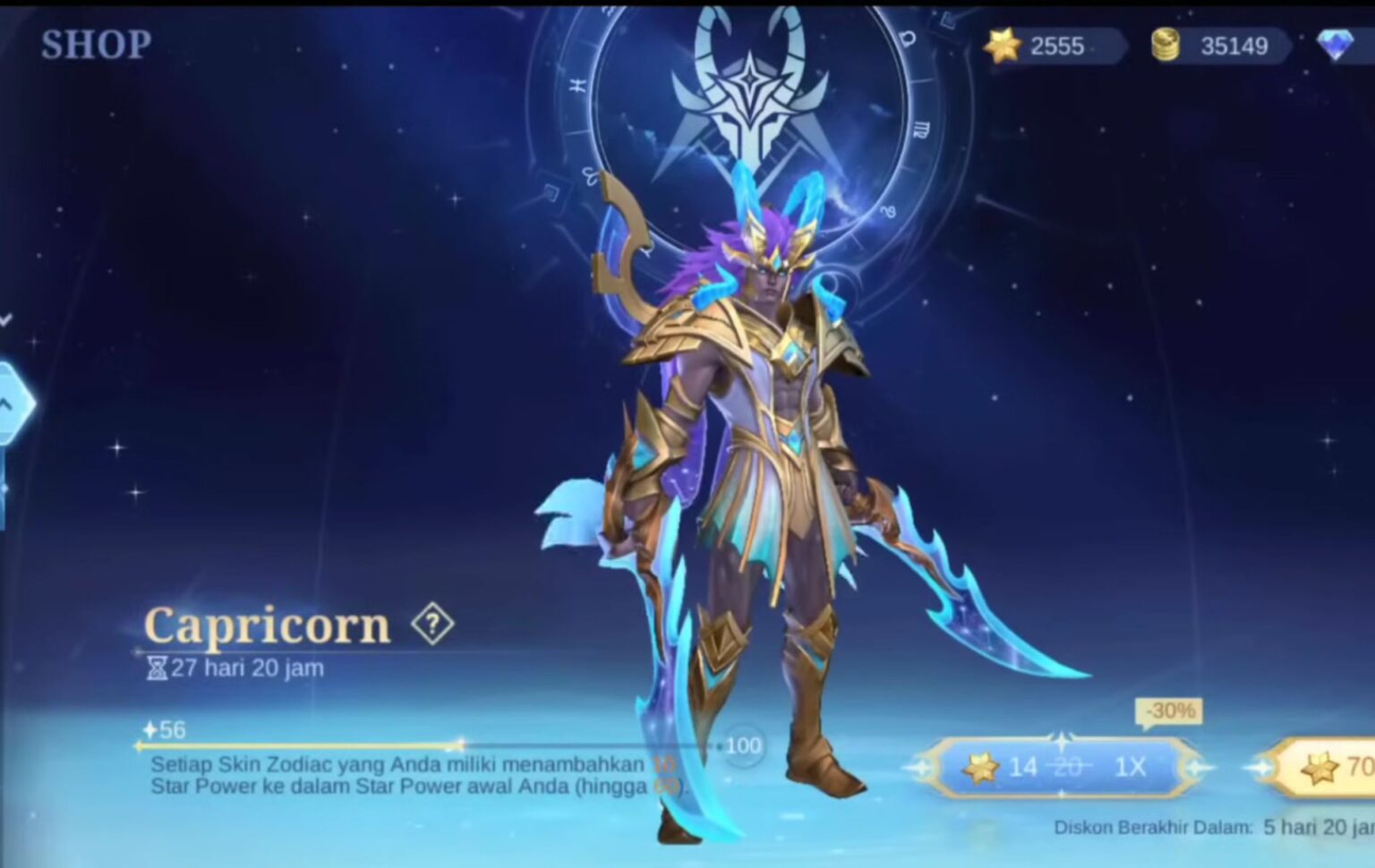Click the gold coins currency icon
This screenshot has height=868, width=1375.
pos(1166,47)
